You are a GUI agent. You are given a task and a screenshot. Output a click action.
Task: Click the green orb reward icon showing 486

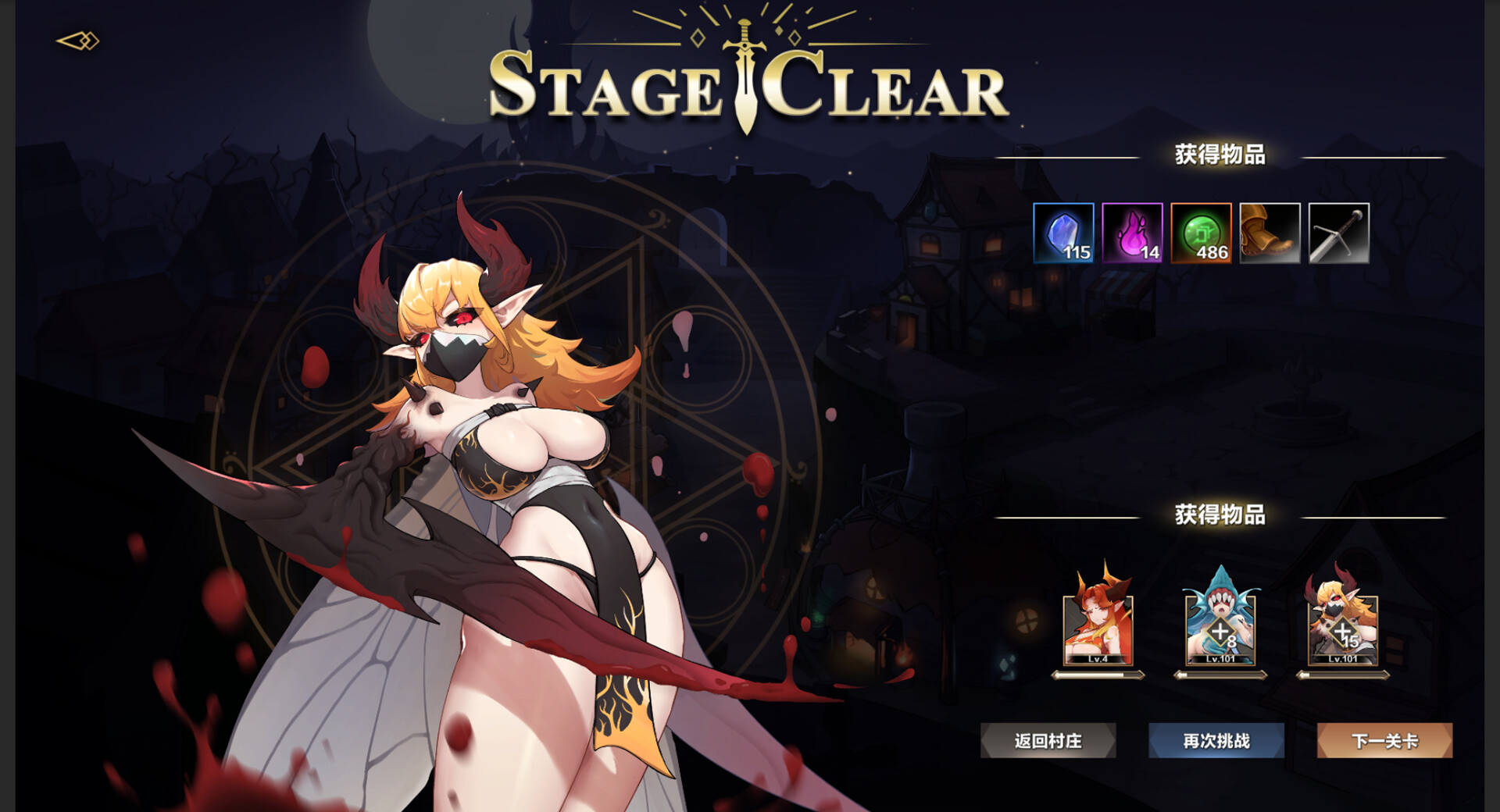(1201, 232)
